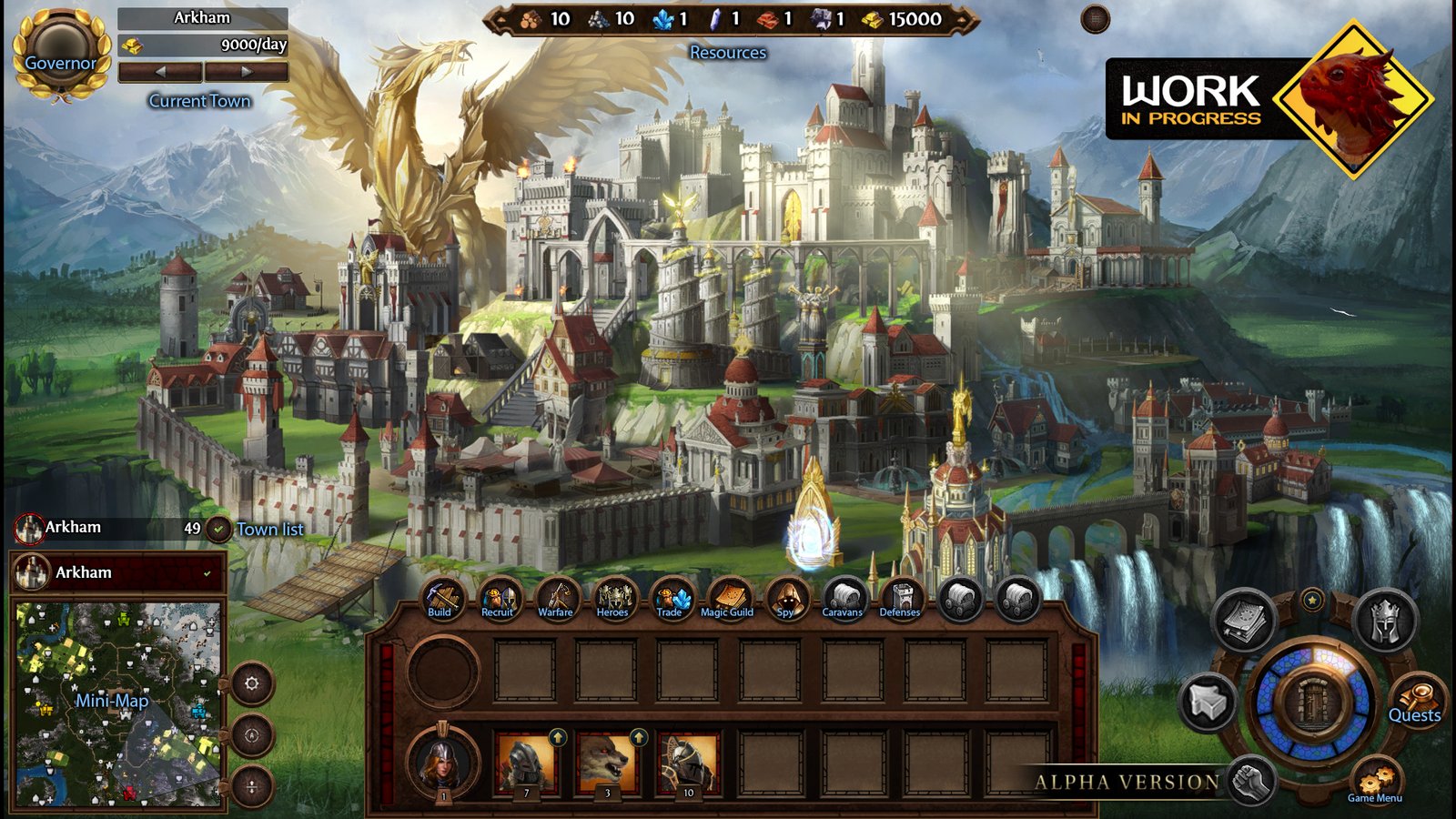Screen dimensions: 1456x819
Task: Open the Warfare panel
Action: pos(556,596)
